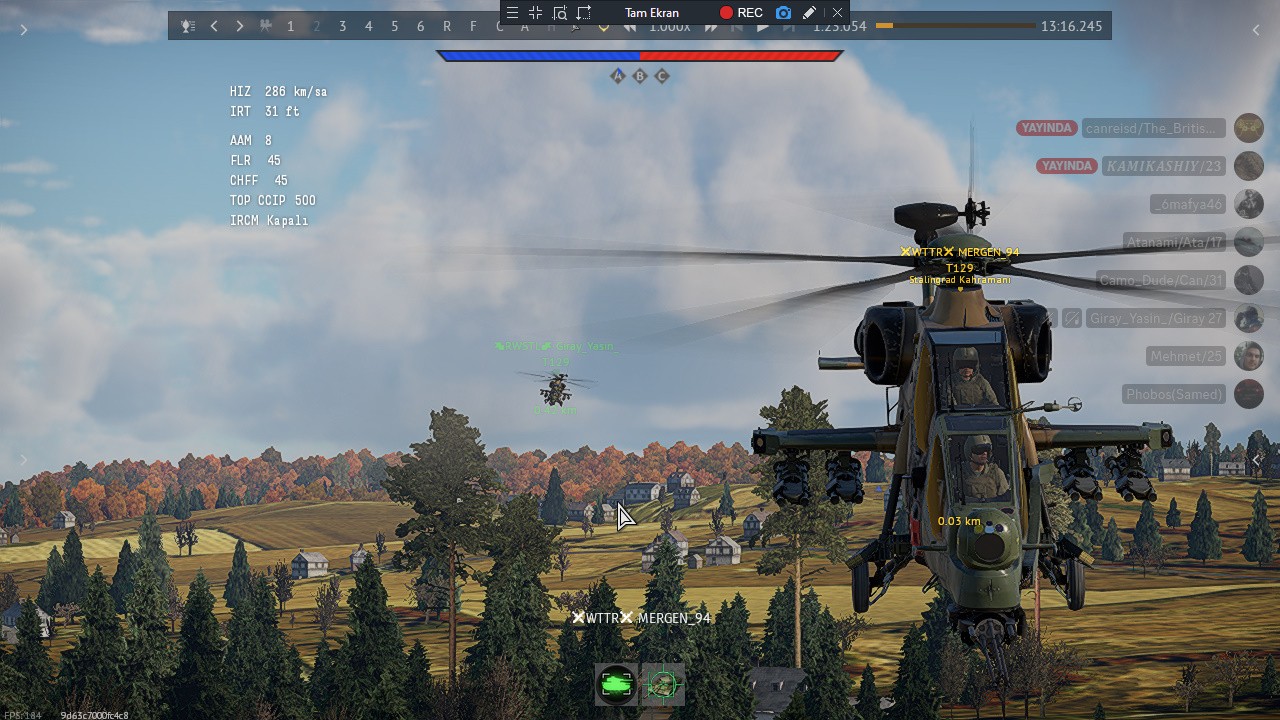This screenshot has width=1280, height=720.
Task: Activate the tank target crosshair icon
Action: pos(663,684)
